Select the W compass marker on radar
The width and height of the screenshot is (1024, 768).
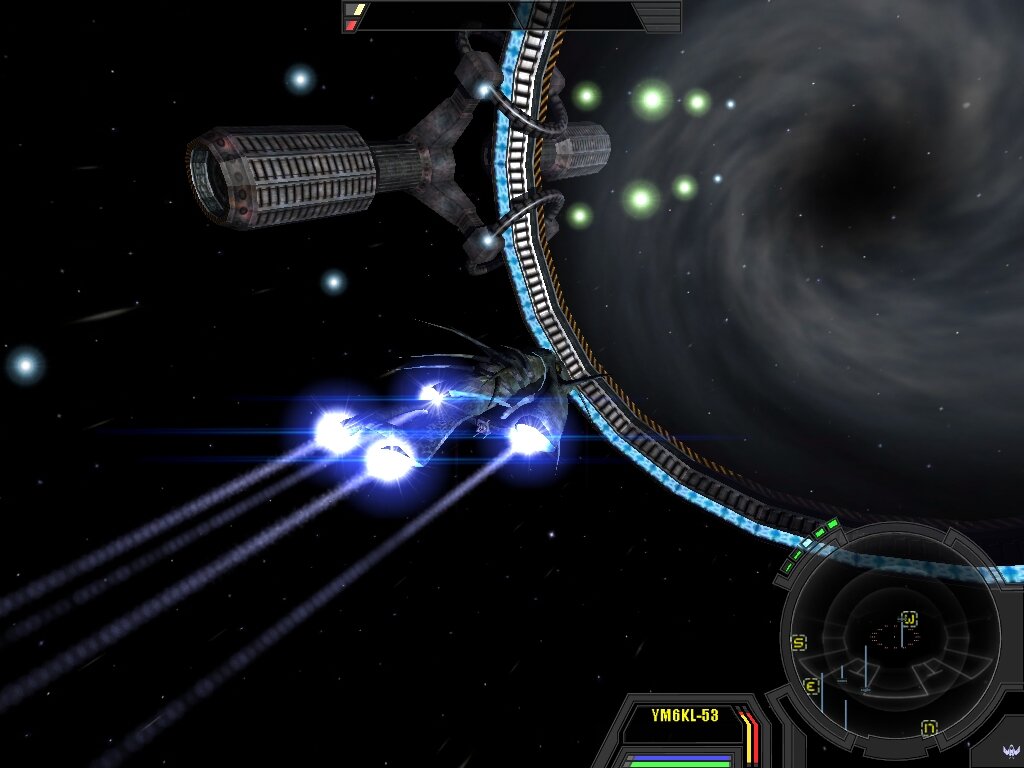click(909, 618)
